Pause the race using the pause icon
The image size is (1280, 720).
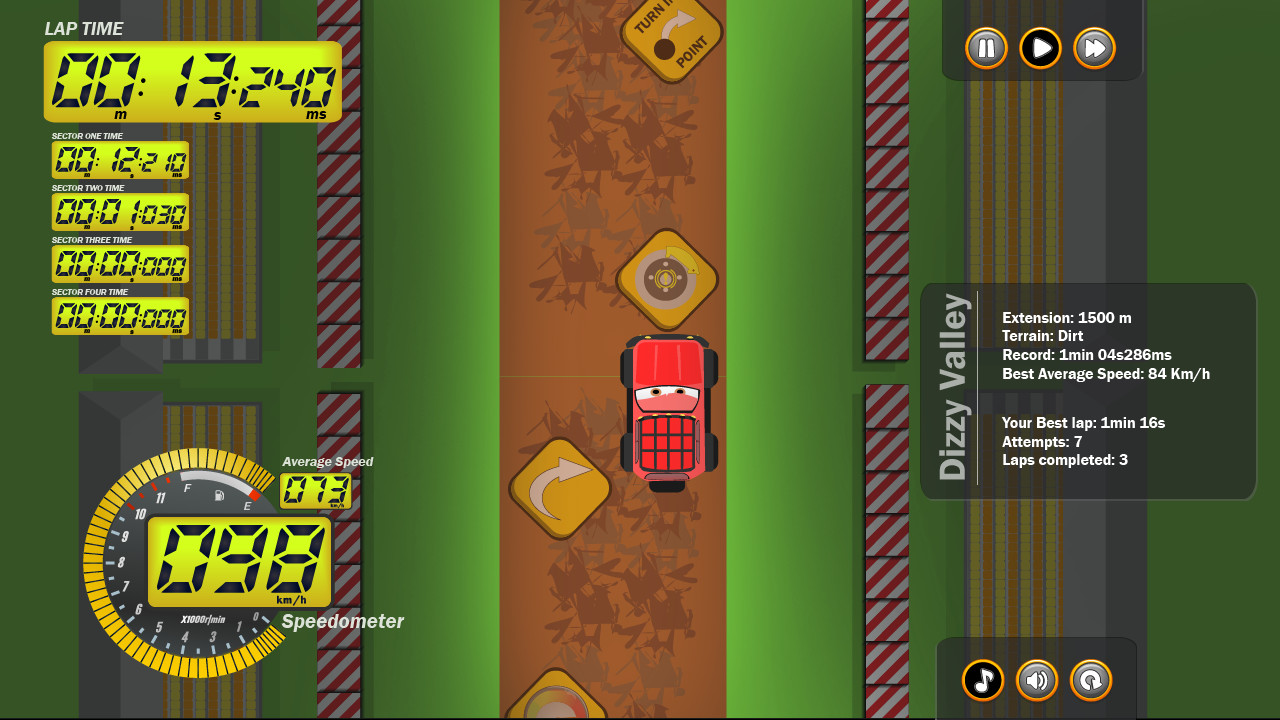tap(985, 48)
